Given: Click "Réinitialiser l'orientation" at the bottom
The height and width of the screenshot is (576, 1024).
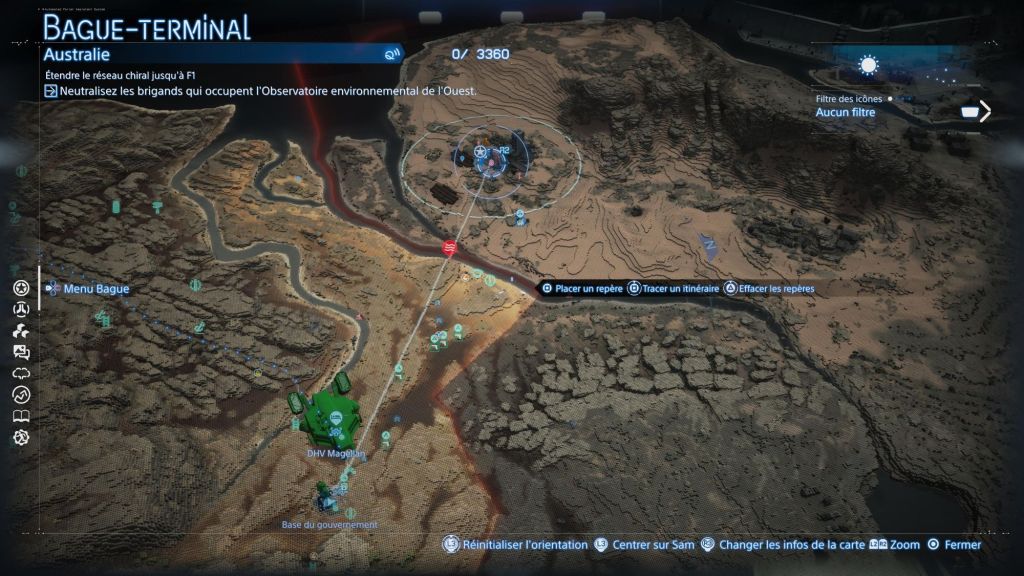Looking at the screenshot, I should (x=516, y=545).
